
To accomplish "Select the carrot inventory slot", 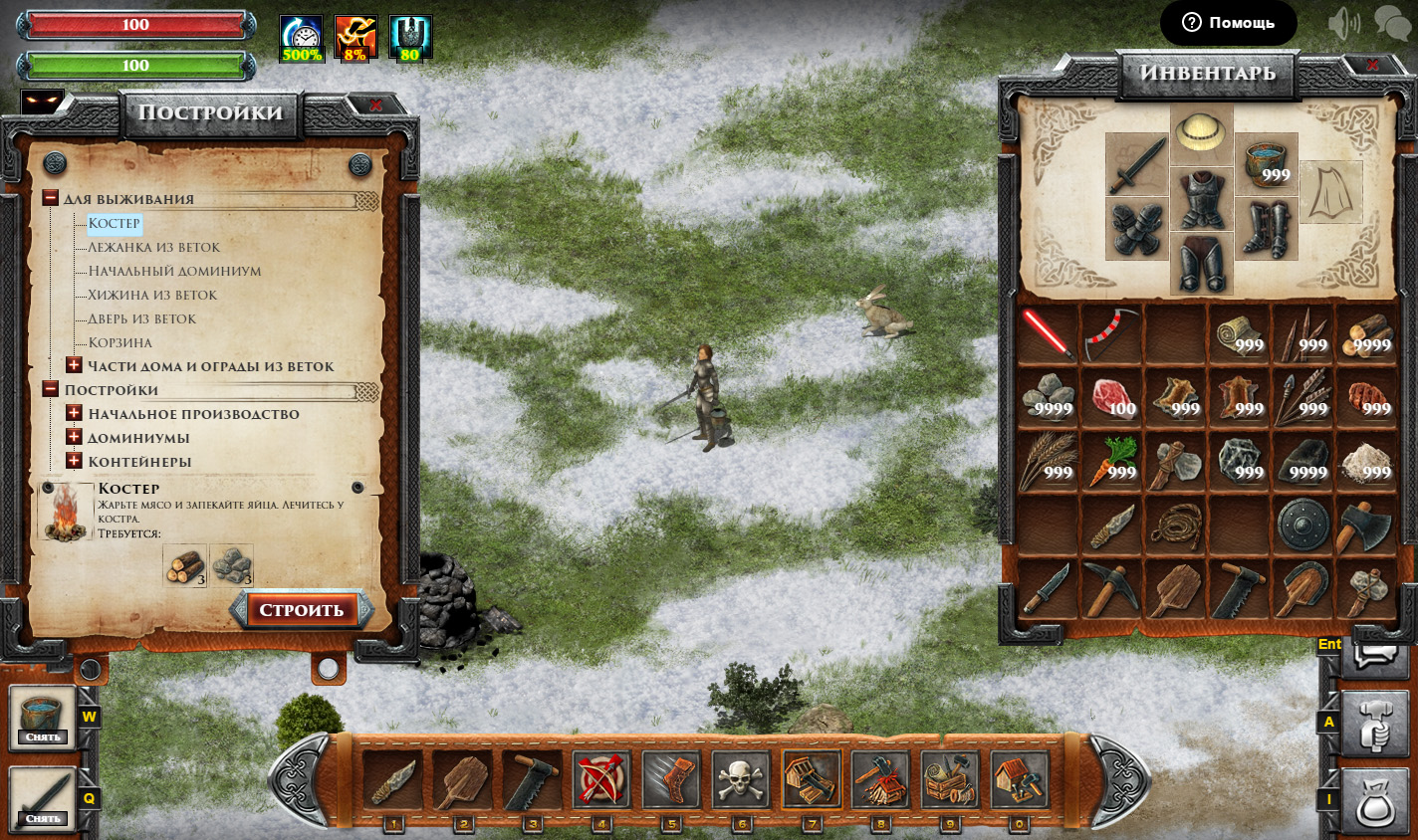I will coord(1111,461).
